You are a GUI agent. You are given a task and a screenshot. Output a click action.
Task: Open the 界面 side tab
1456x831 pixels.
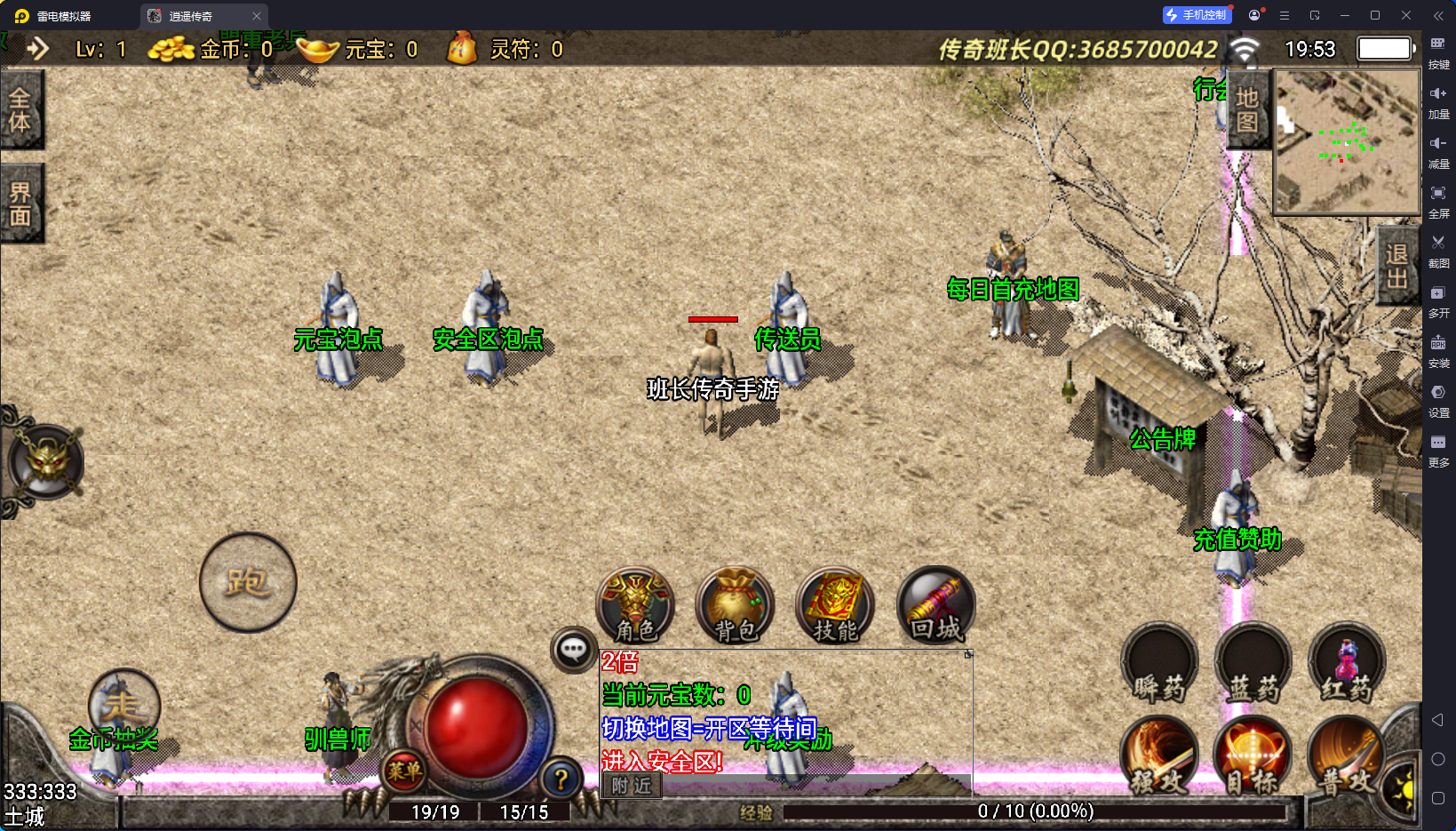[20, 204]
